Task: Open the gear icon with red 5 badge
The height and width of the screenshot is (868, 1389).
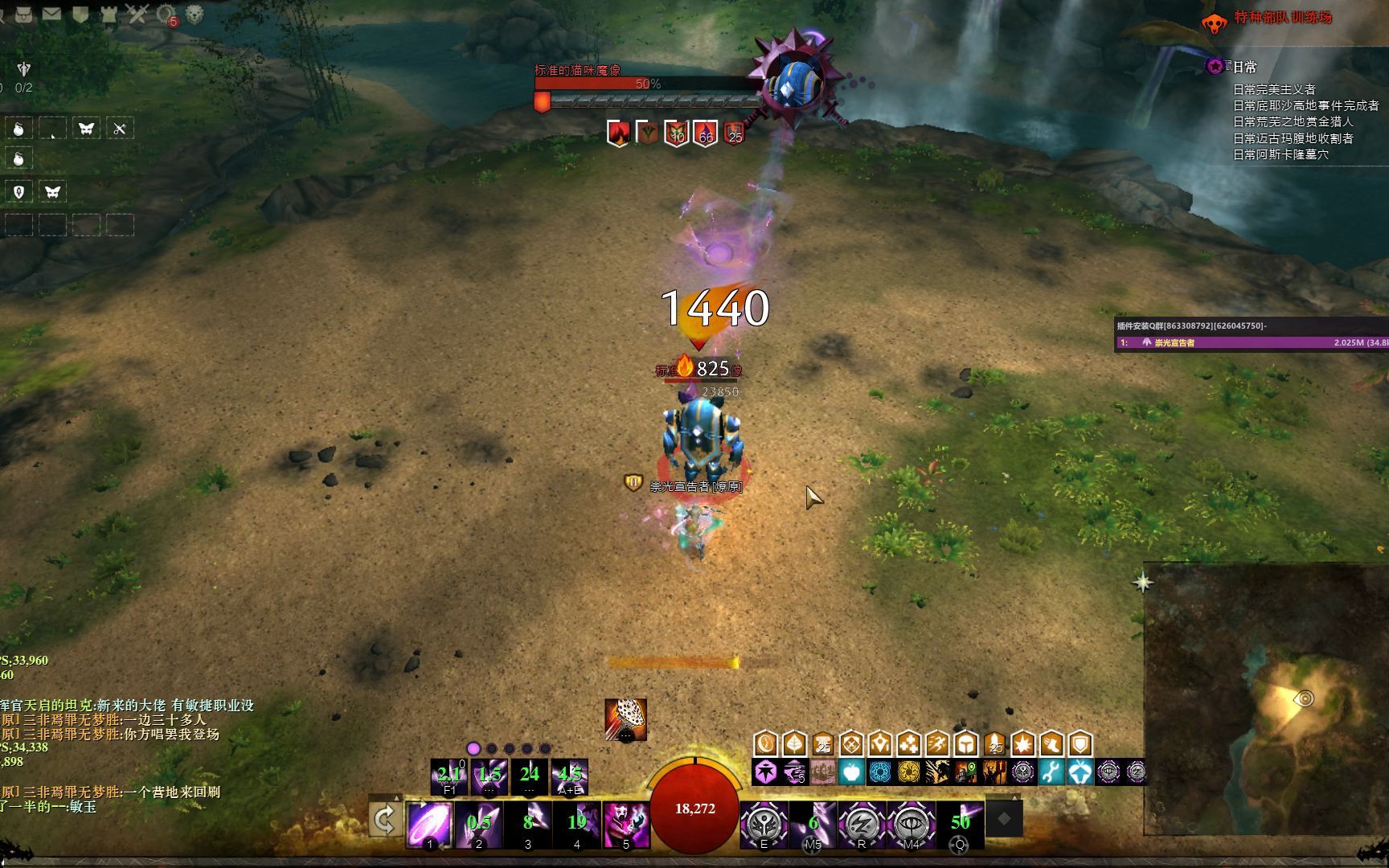Action: tap(166, 14)
